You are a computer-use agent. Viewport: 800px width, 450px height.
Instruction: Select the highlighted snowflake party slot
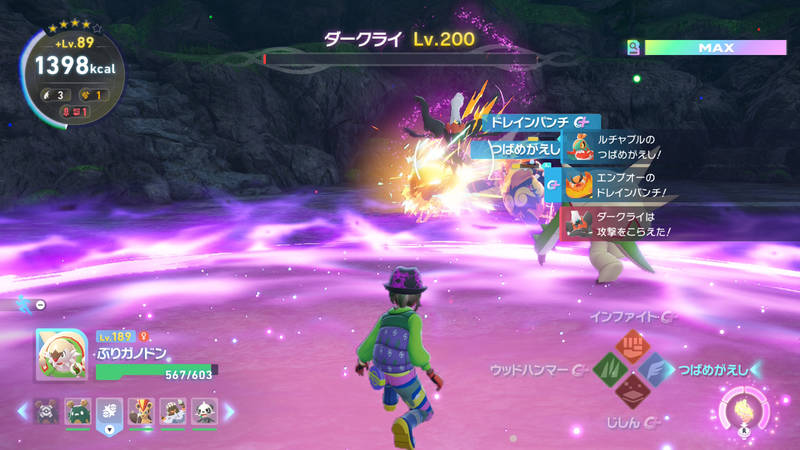[x=109, y=411]
